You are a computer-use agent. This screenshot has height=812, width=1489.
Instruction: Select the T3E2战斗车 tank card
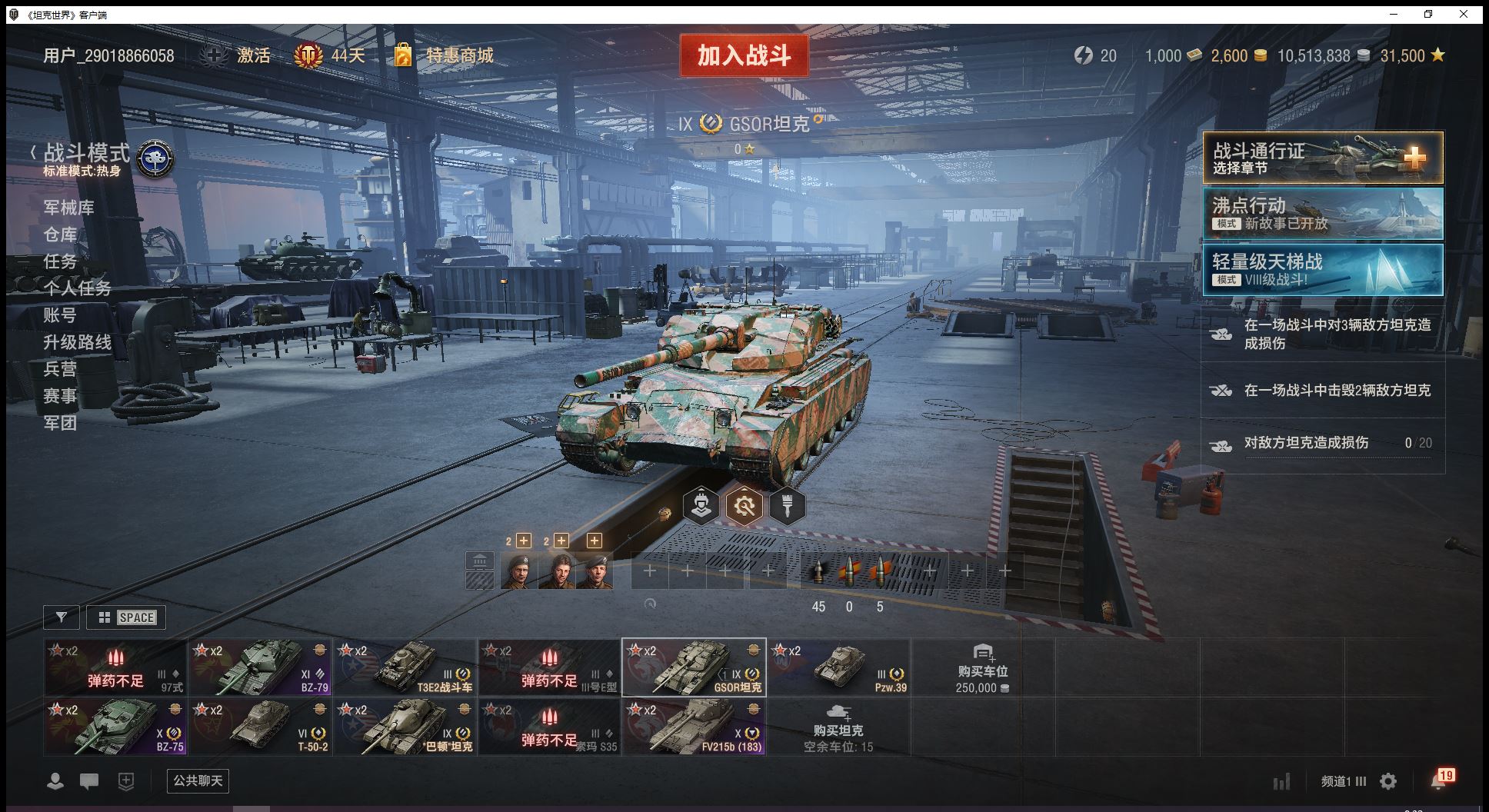(x=405, y=667)
